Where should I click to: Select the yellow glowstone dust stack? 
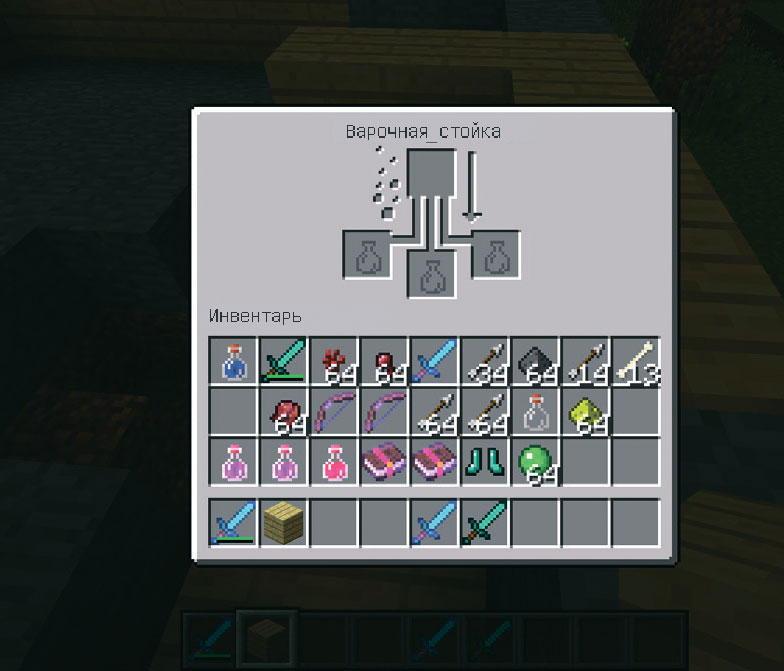[x=585, y=411]
